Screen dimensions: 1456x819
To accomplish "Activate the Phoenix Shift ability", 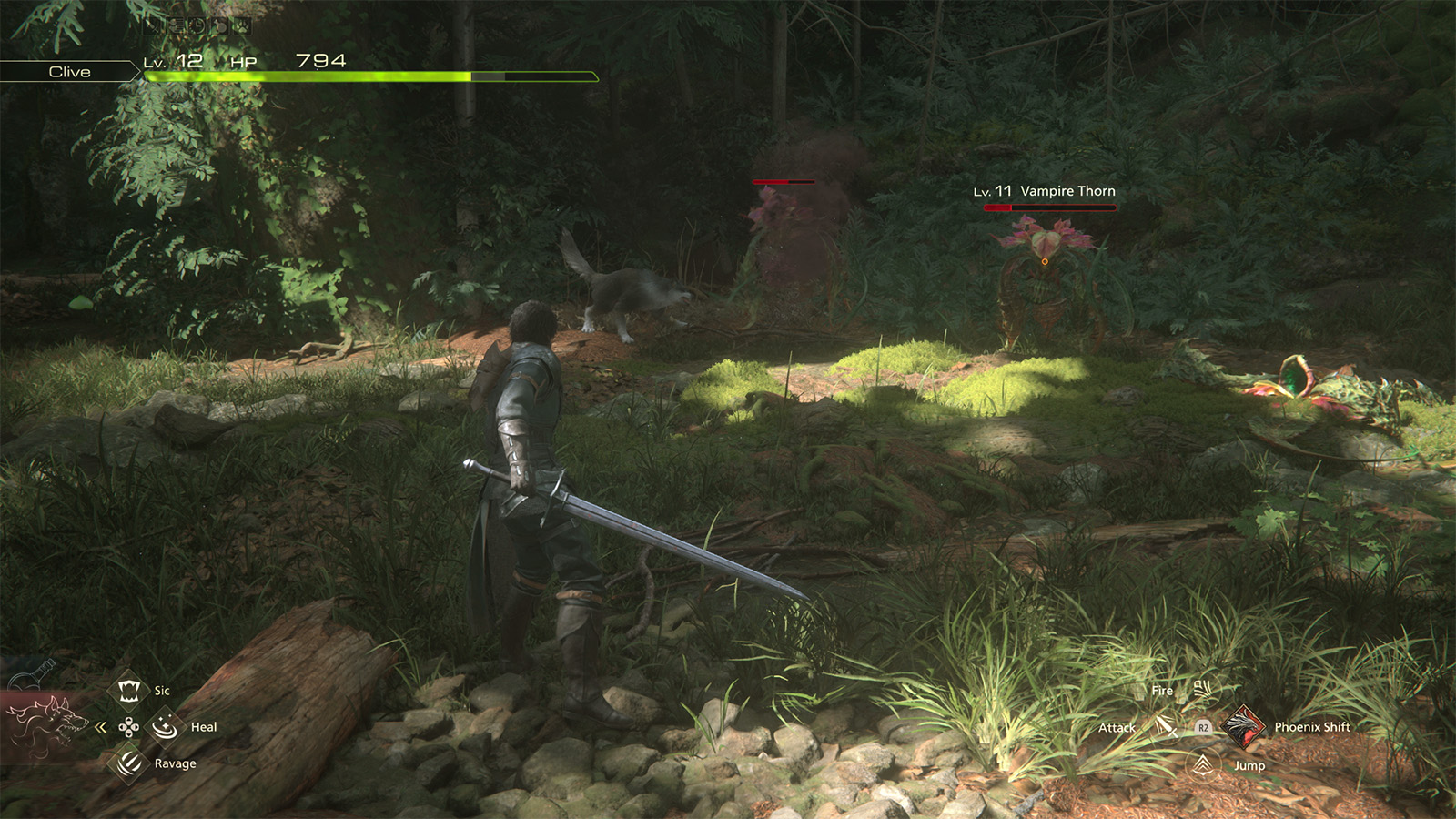I will pos(1241,726).
